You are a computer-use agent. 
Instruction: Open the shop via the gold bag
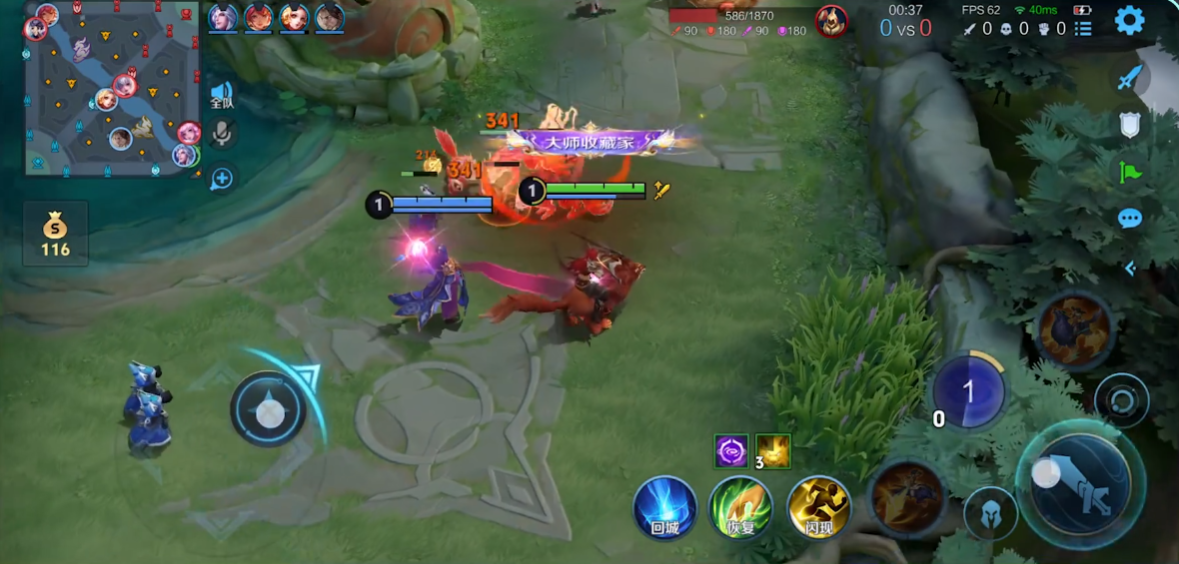[55, 233]
